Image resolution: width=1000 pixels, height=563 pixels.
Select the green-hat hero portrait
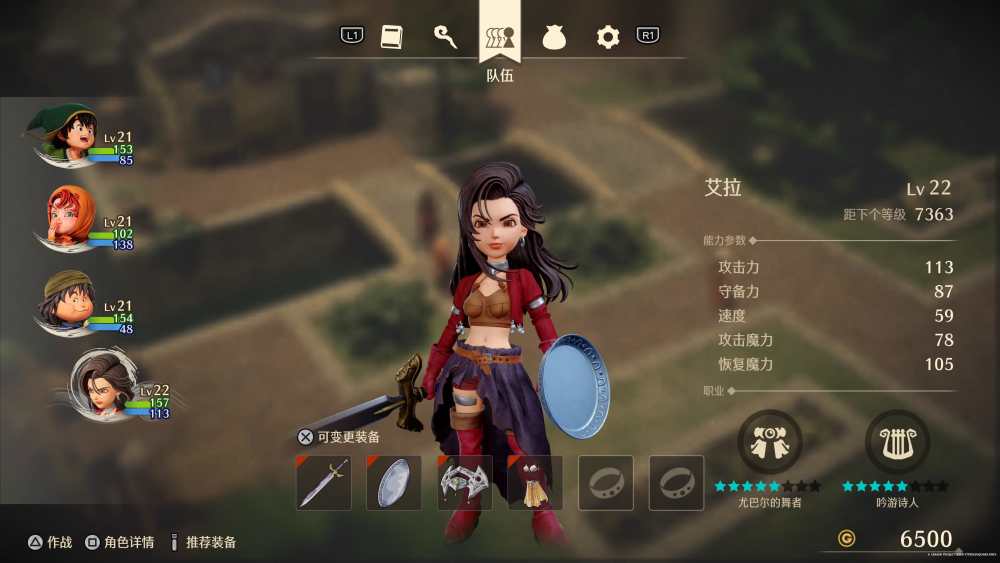[68, 135]
